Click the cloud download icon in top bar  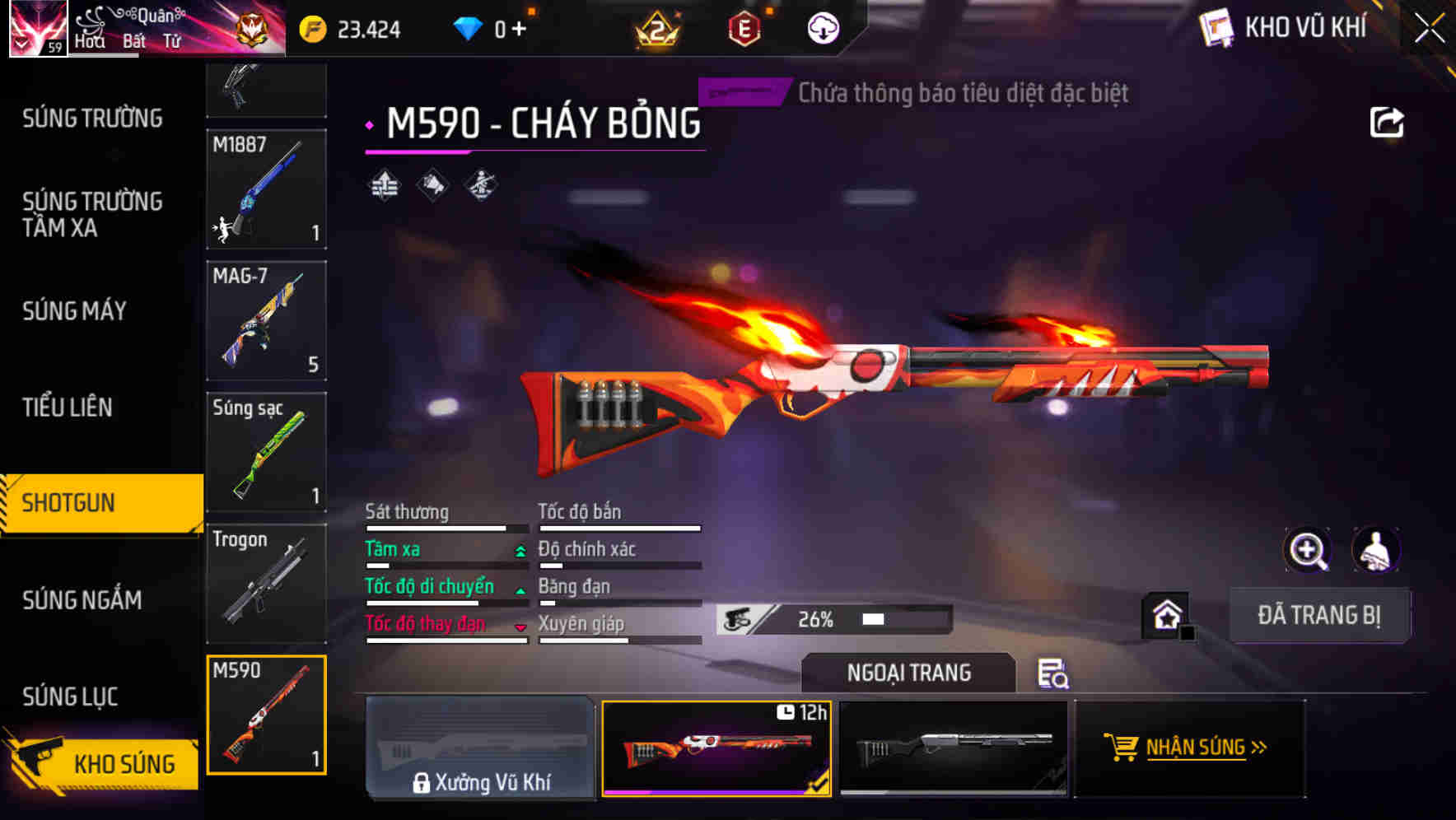[823, 27]
